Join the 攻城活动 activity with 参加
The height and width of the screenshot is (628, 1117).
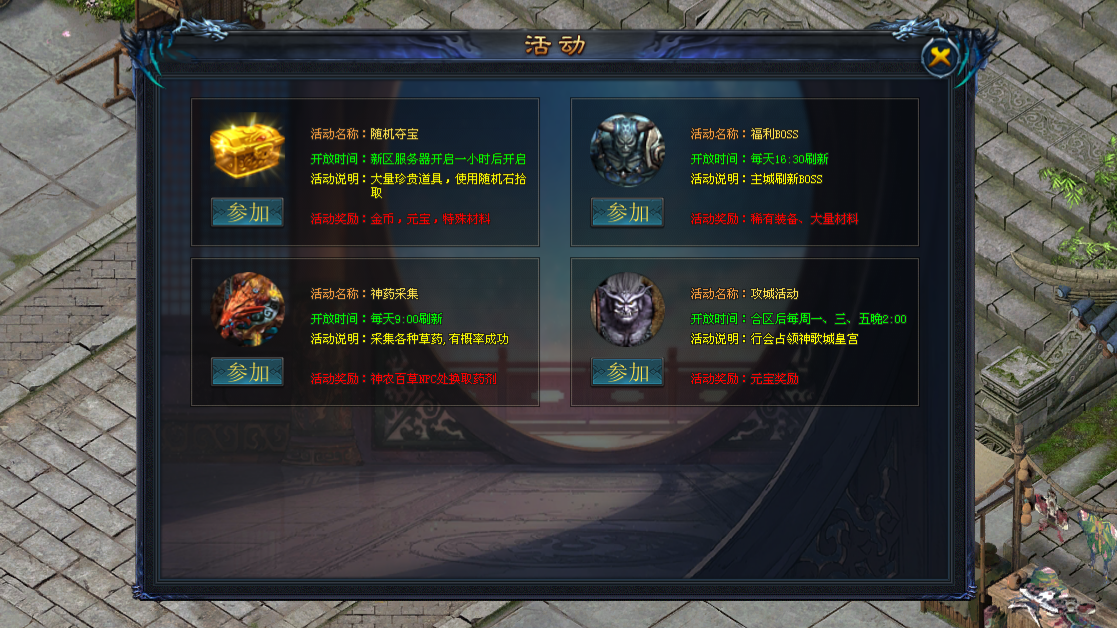click(627, 372)
